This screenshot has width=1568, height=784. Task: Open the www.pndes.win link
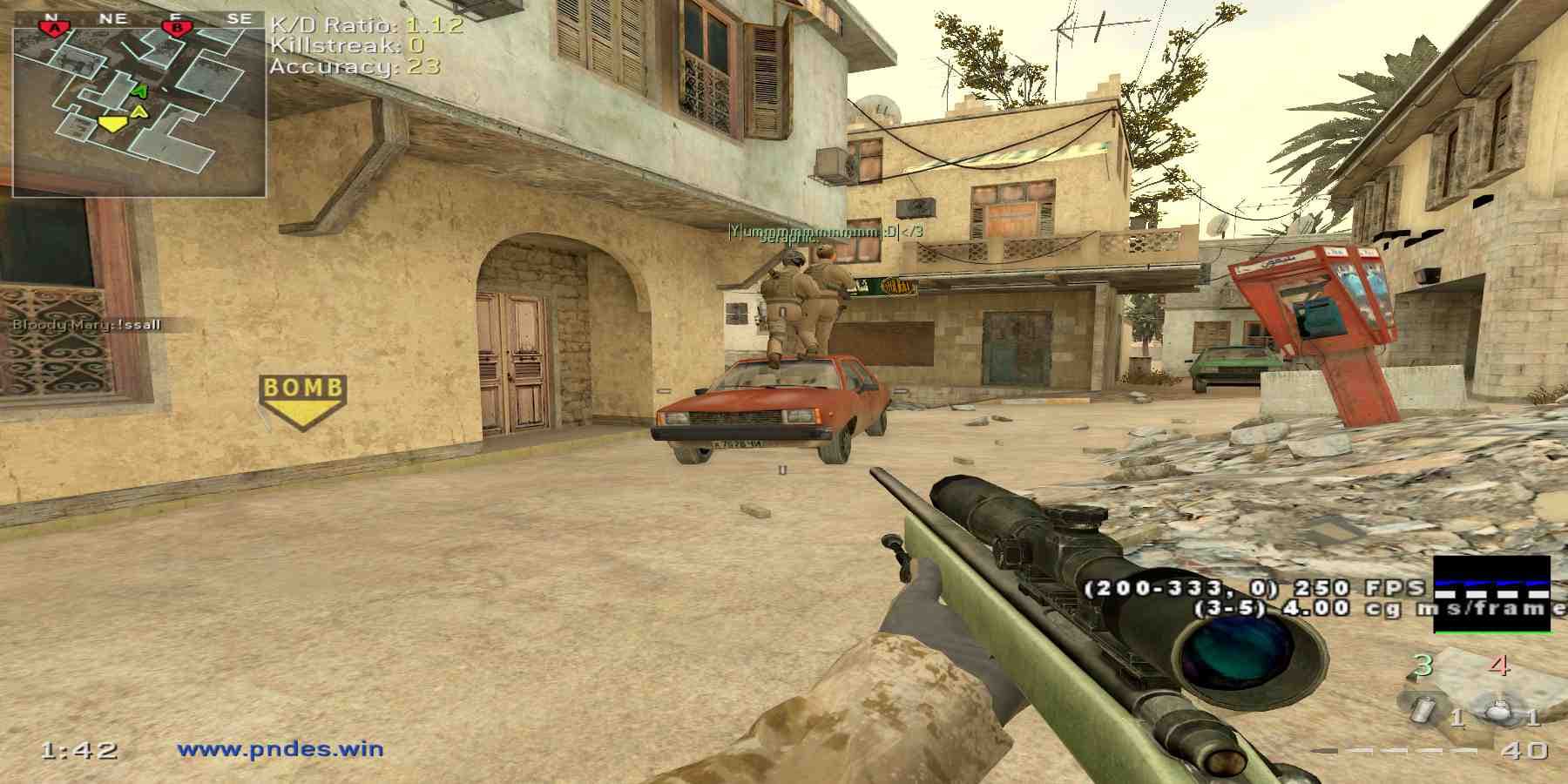[280, 748]
